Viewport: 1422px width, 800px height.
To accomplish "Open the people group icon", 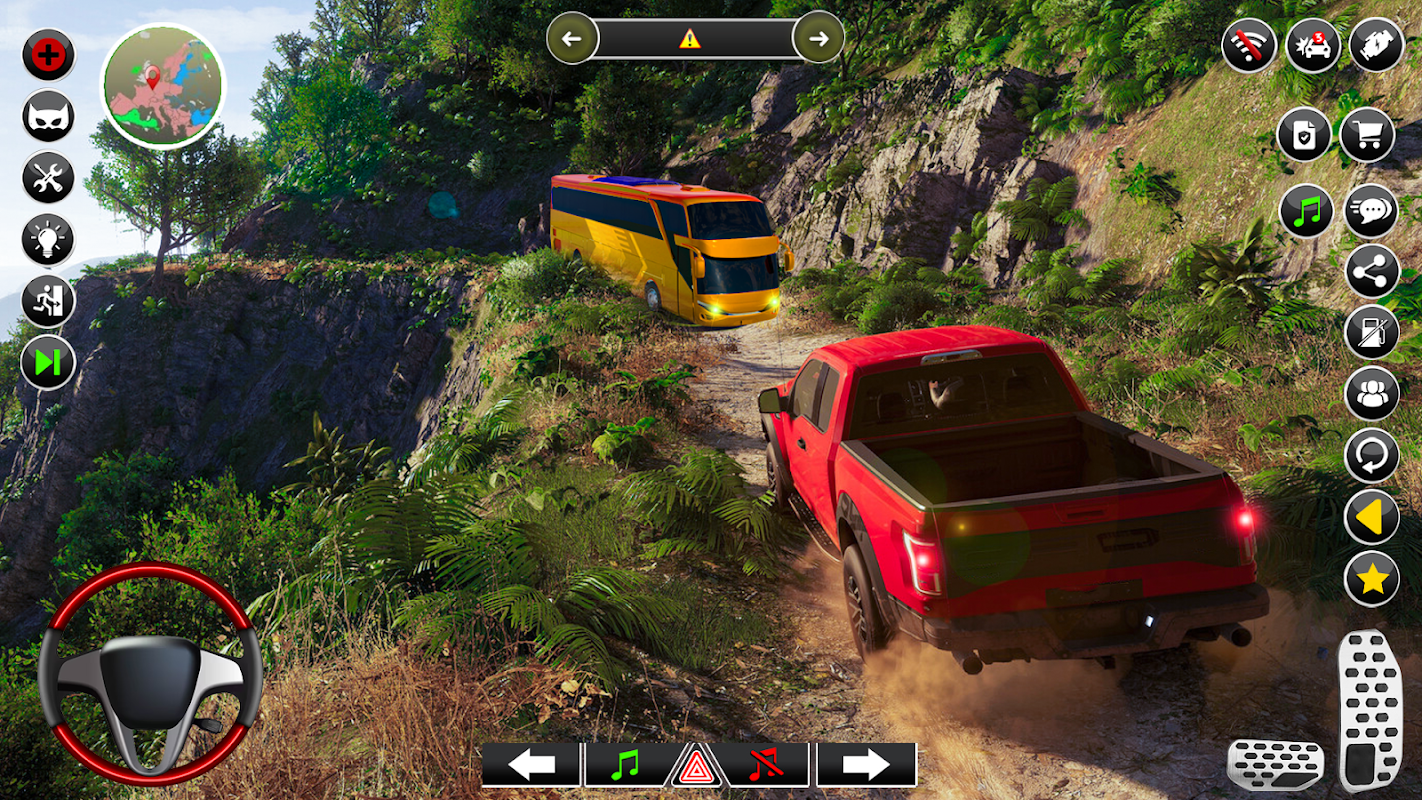I will 1371,393.
